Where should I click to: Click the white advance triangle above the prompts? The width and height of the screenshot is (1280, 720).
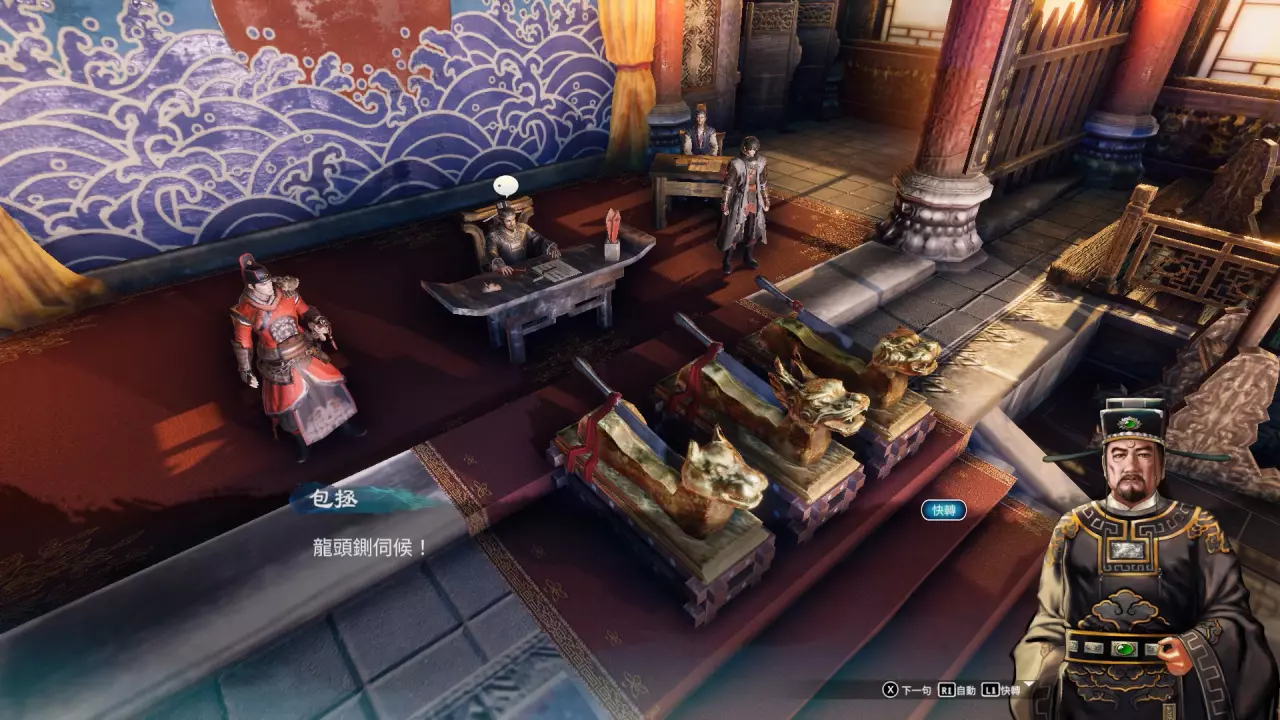1028,684
